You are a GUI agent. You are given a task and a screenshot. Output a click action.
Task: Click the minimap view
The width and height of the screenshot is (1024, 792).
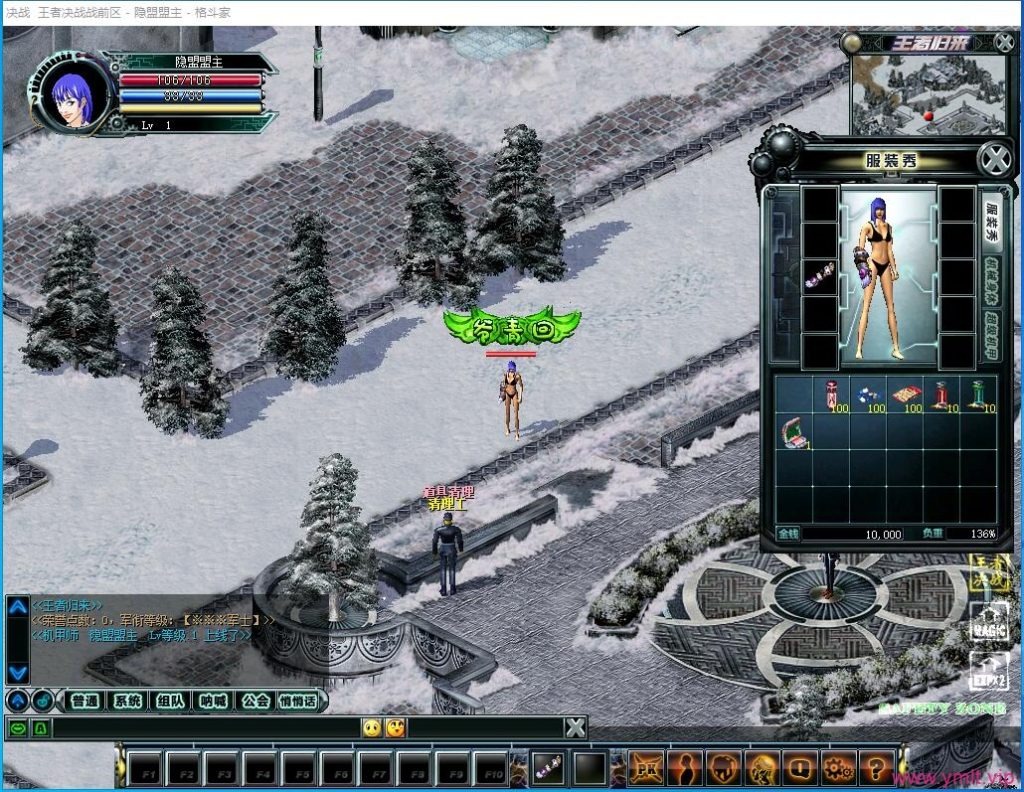pyautogui.click(x=927, y=95)
